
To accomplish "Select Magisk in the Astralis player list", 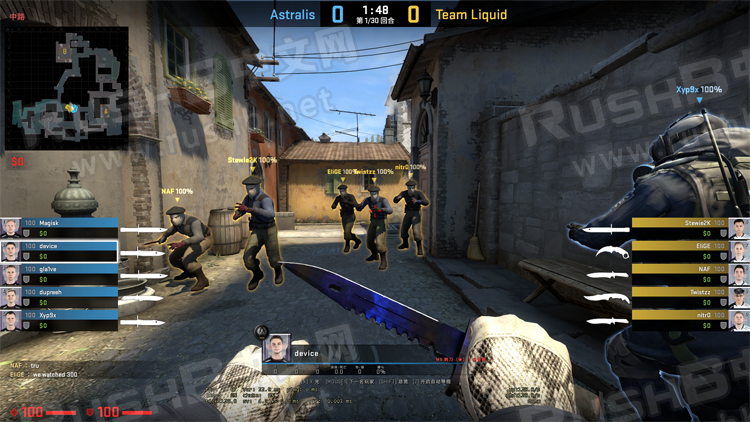I will tap(60, 227).
